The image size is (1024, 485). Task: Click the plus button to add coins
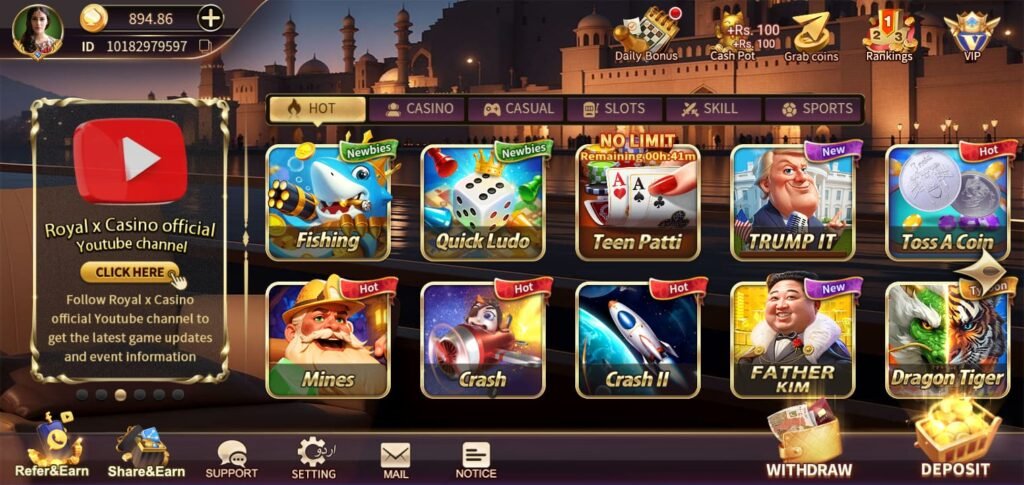tap(210, 18)
